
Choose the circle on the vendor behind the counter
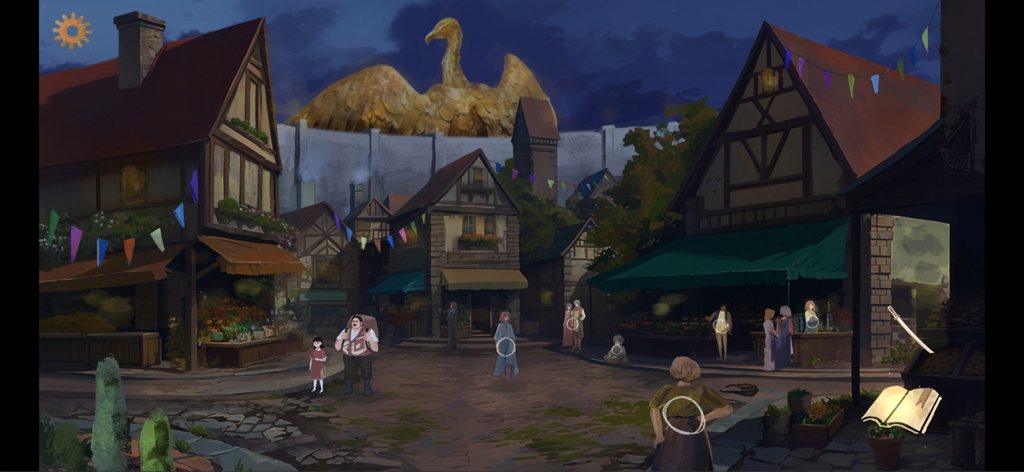pos(812,321)
